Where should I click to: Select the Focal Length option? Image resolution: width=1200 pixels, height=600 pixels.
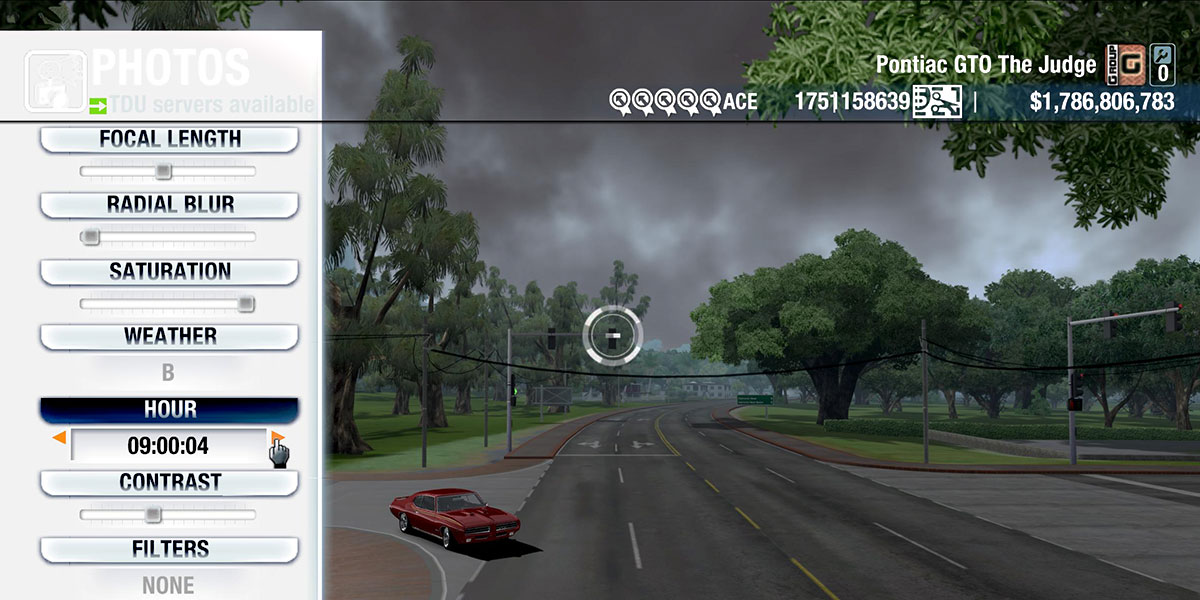coord(169,140)
